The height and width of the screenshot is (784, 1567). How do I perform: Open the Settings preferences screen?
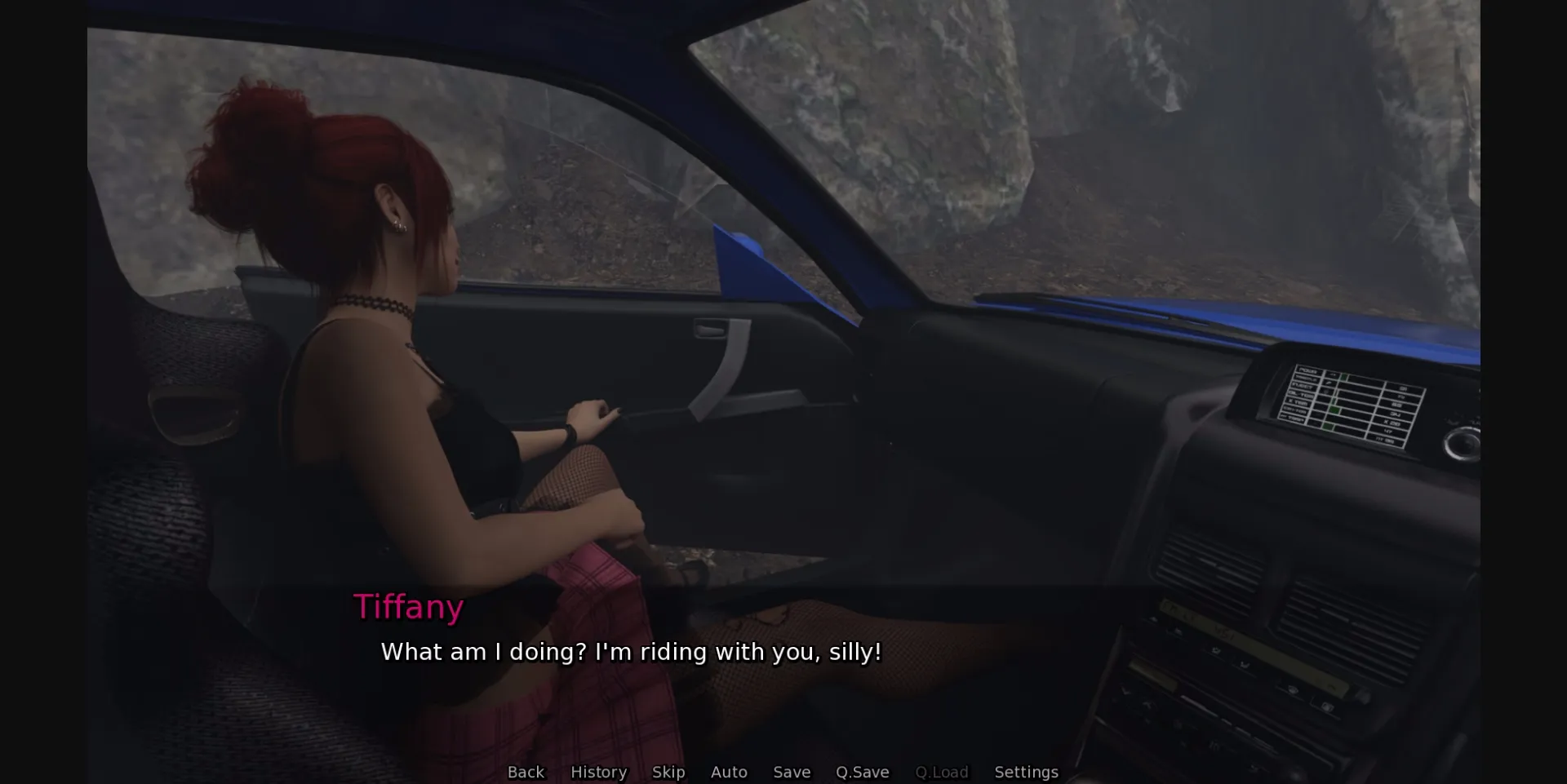pos(1026,772)
